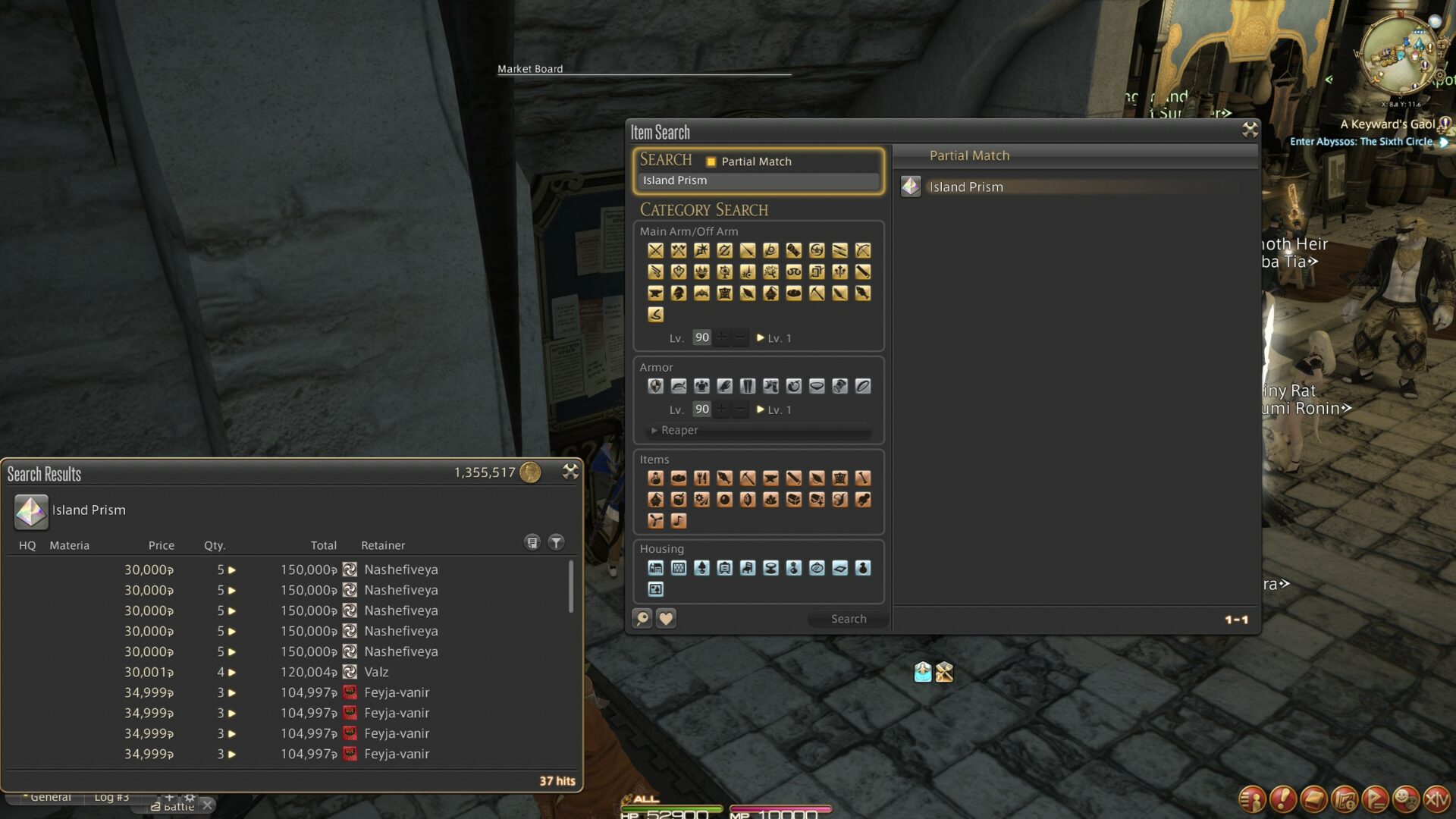Select the Orchestrion Roll music note icon
The height and width of the screenshot is (819, 1456).
coord(678,521)
